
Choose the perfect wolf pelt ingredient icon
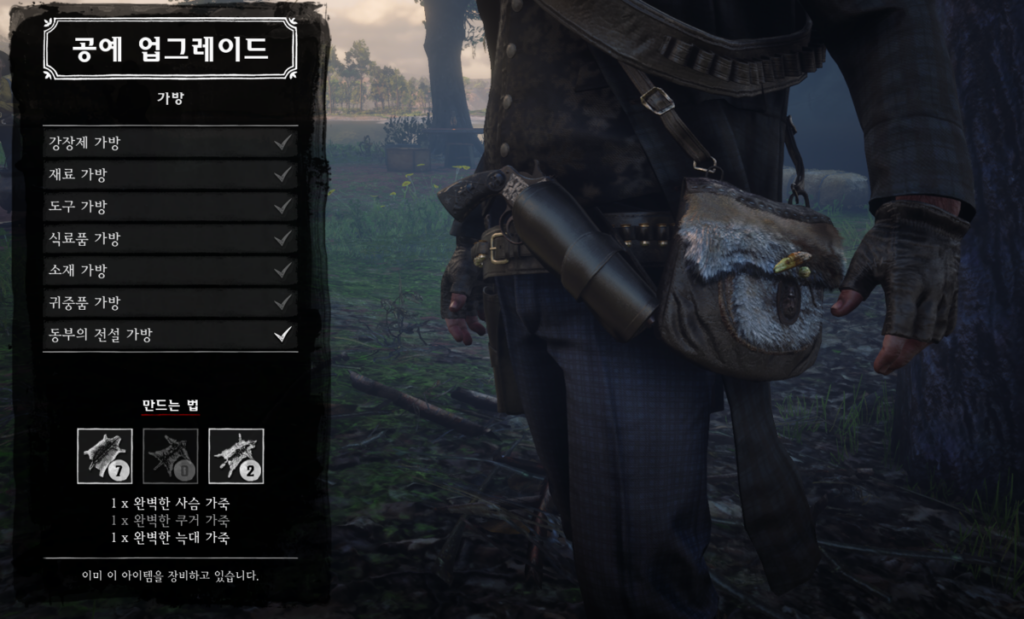236,456
